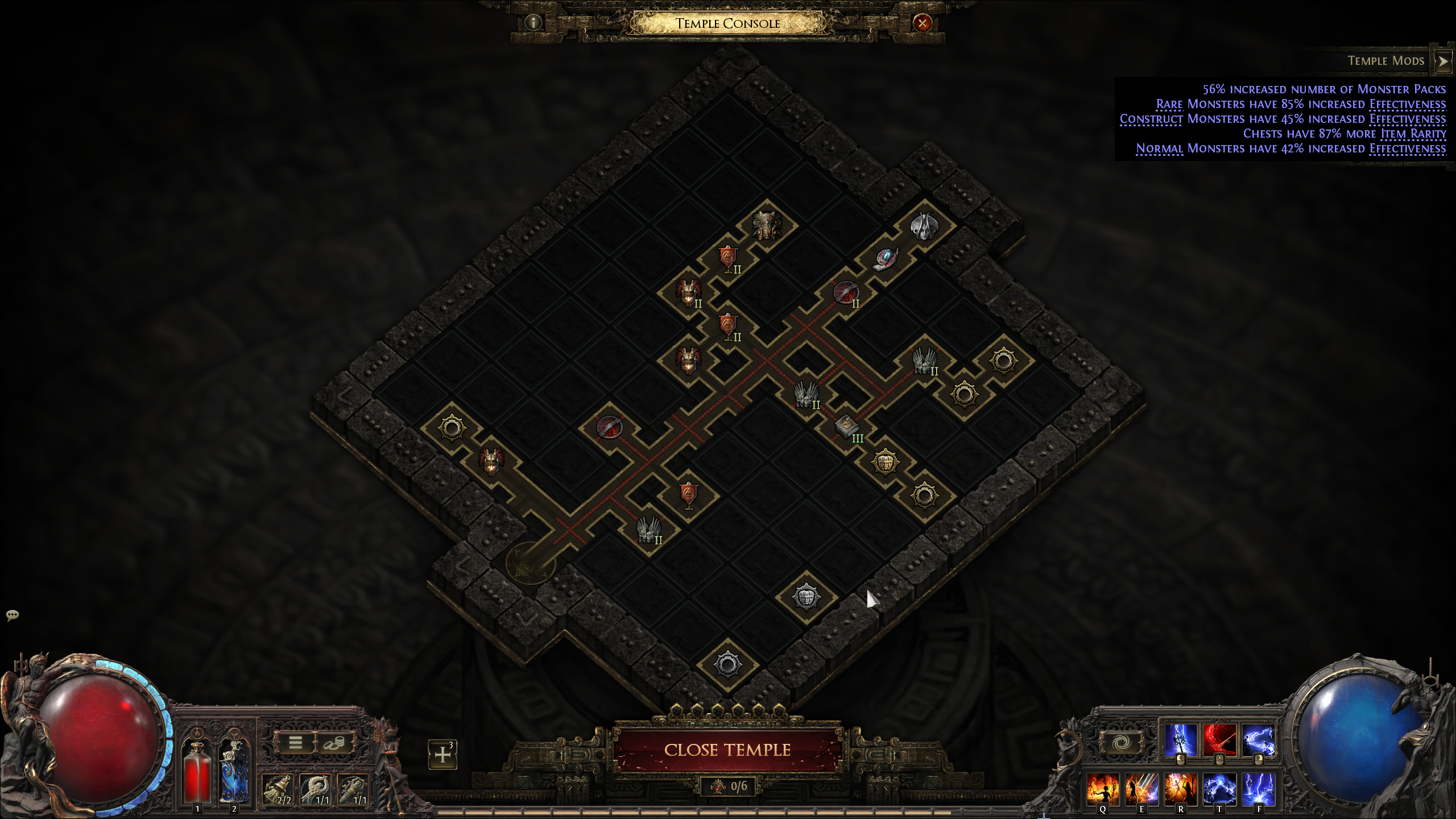The width and height of the screenshot is (1456, 819).
Task: Select the tier III chest room tile
Action: click(846, 426)
